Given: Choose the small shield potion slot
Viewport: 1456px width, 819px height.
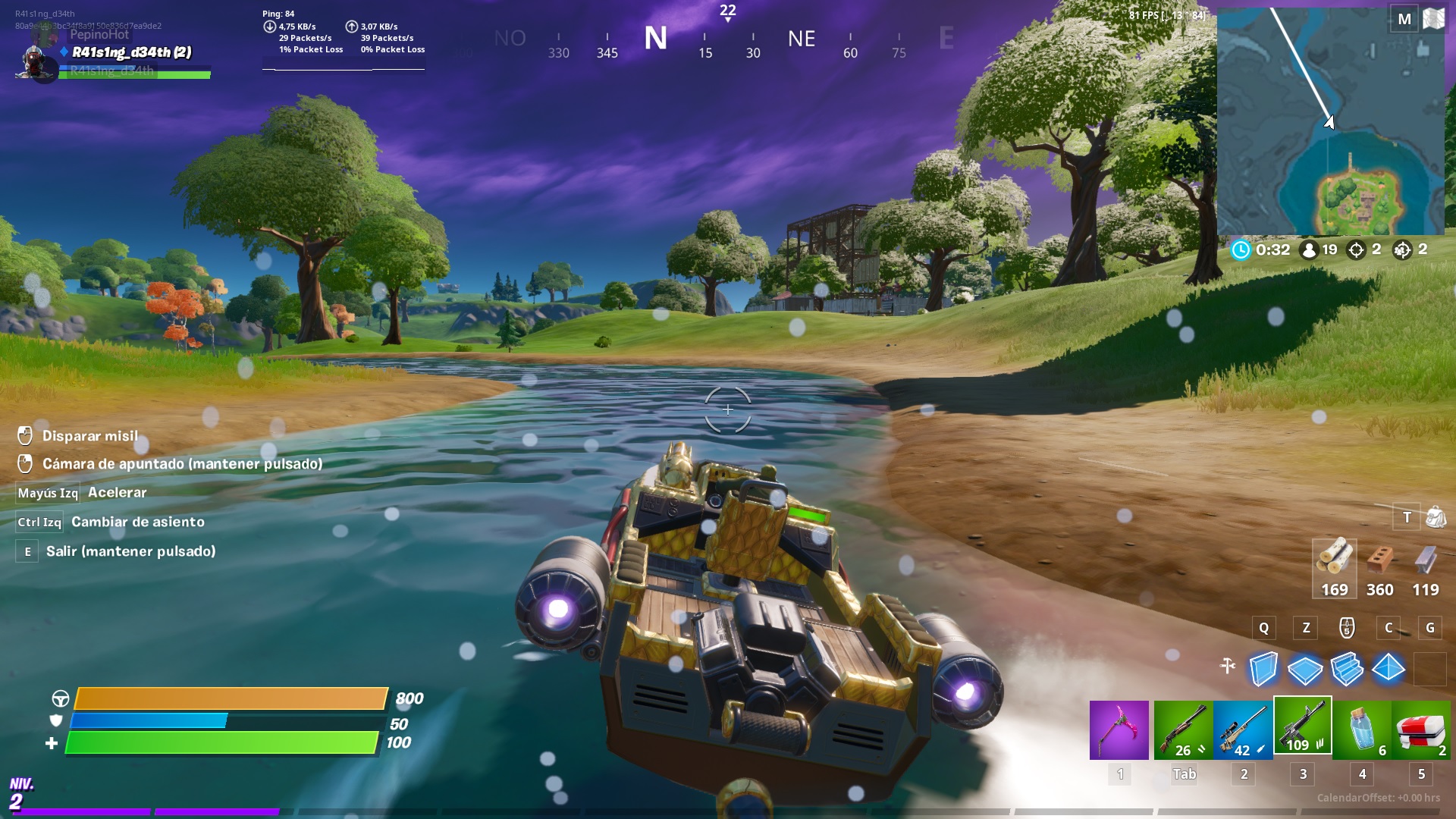Looking at the screenshot, I should [x=1362, y=730].
